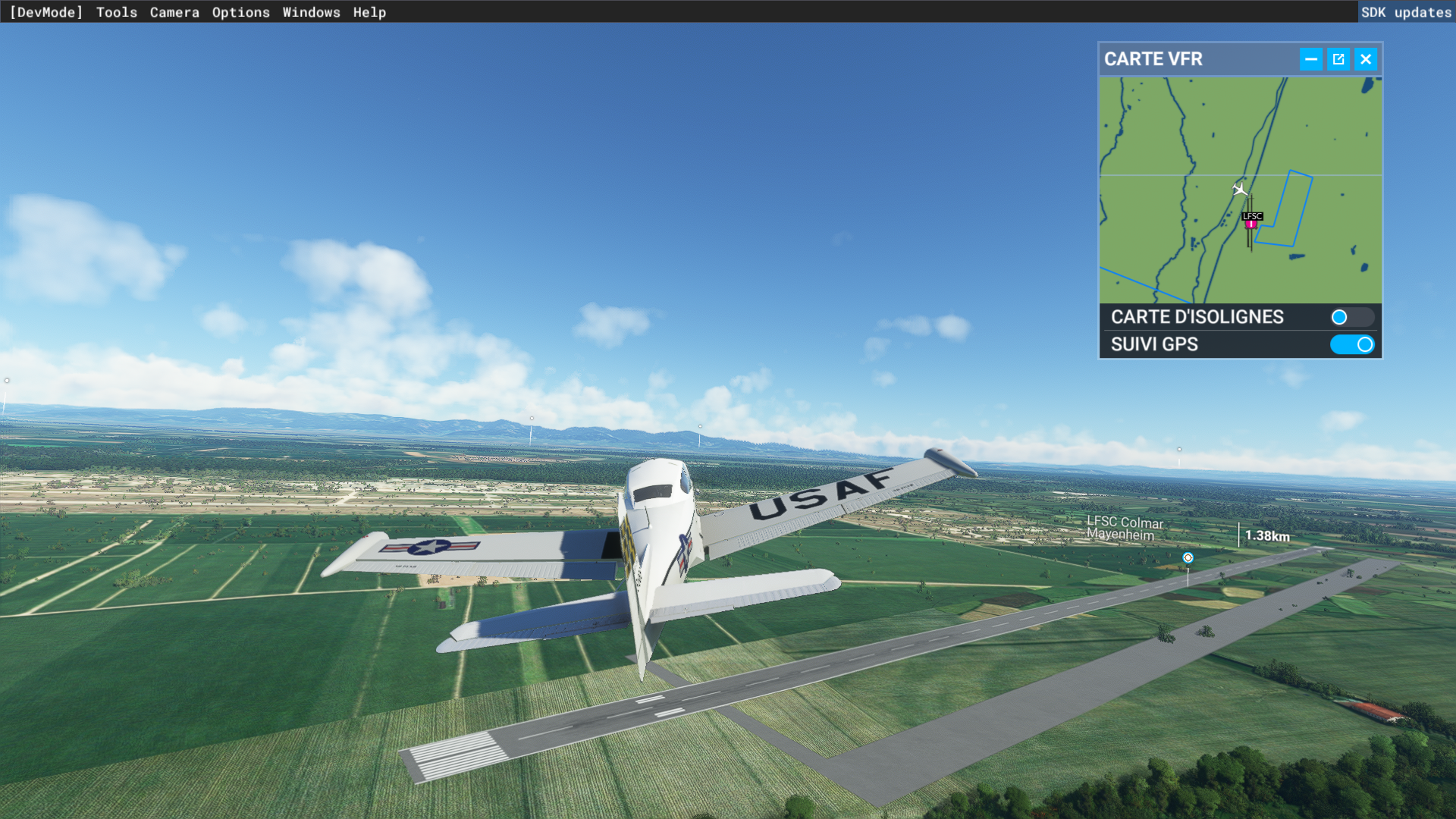Minimize the Carte VFR panel

(1310, 59)
